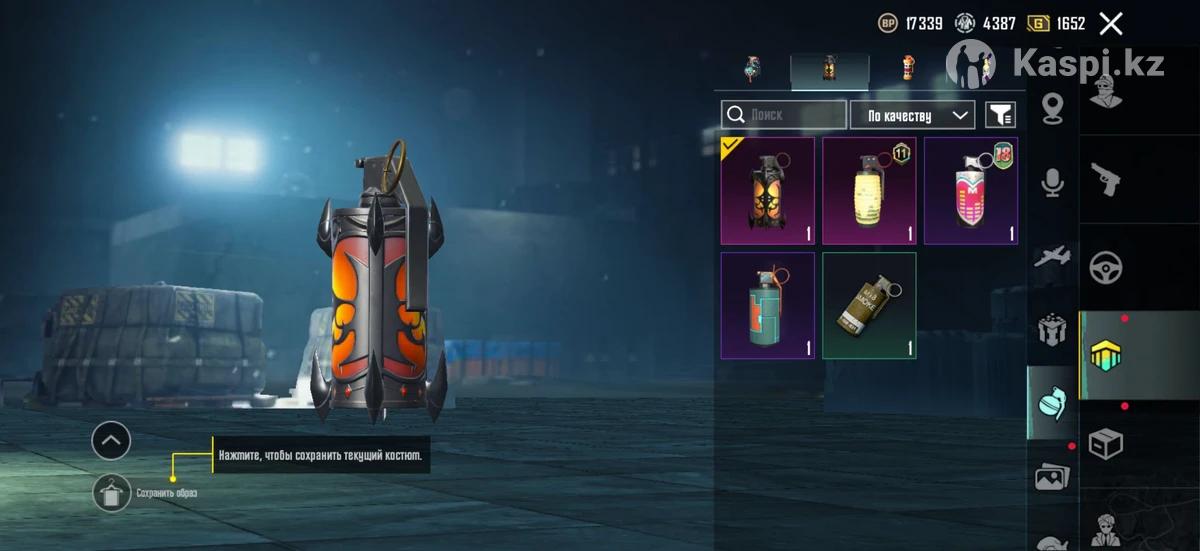Switch to the first grenade type tab
Screen dimensions: 1200x551
point(752,68)
